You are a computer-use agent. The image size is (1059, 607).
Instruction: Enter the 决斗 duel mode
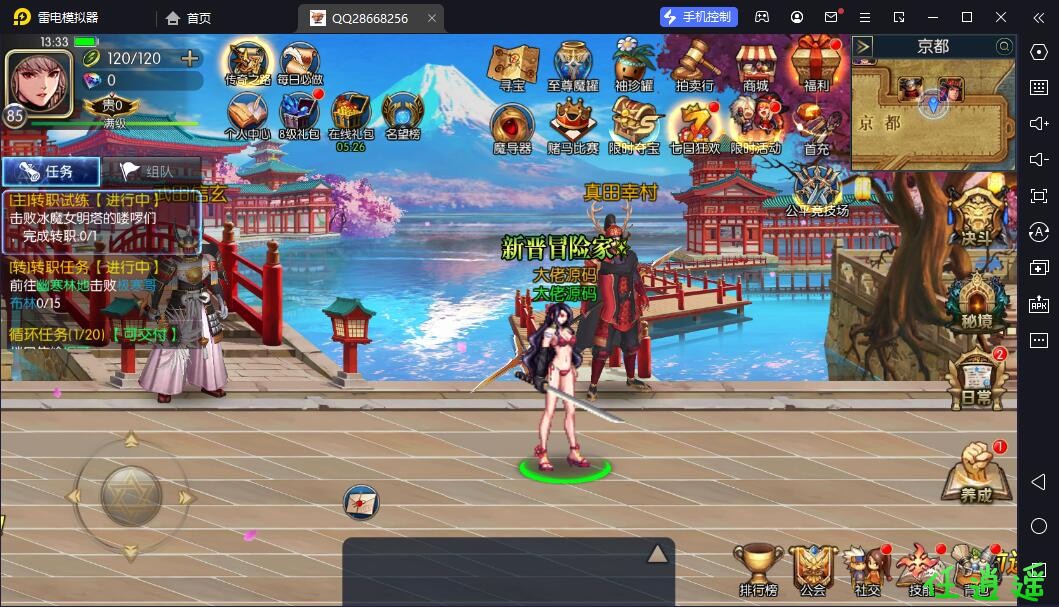pos(974,217)
